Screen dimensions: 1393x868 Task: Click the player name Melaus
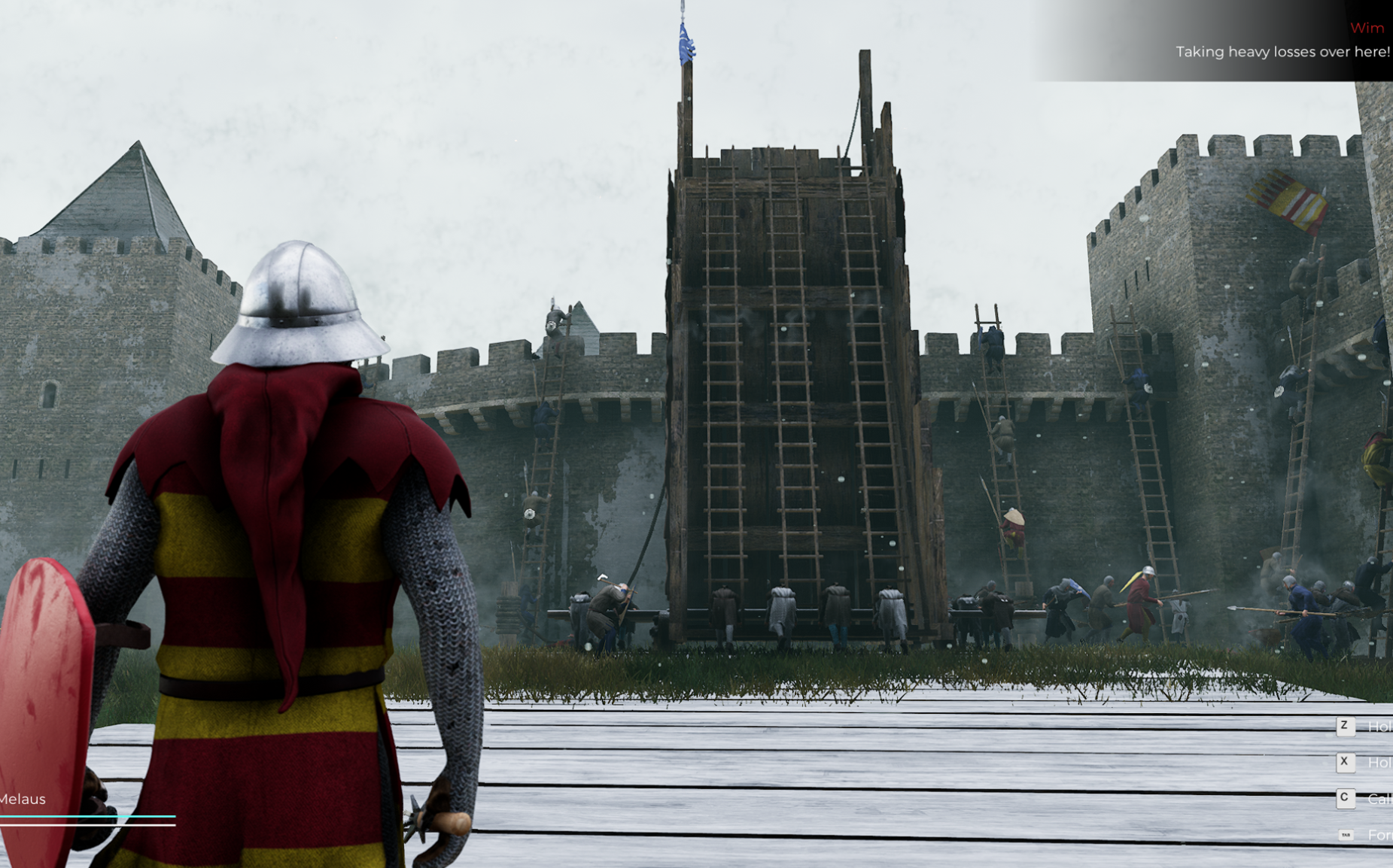23,800
